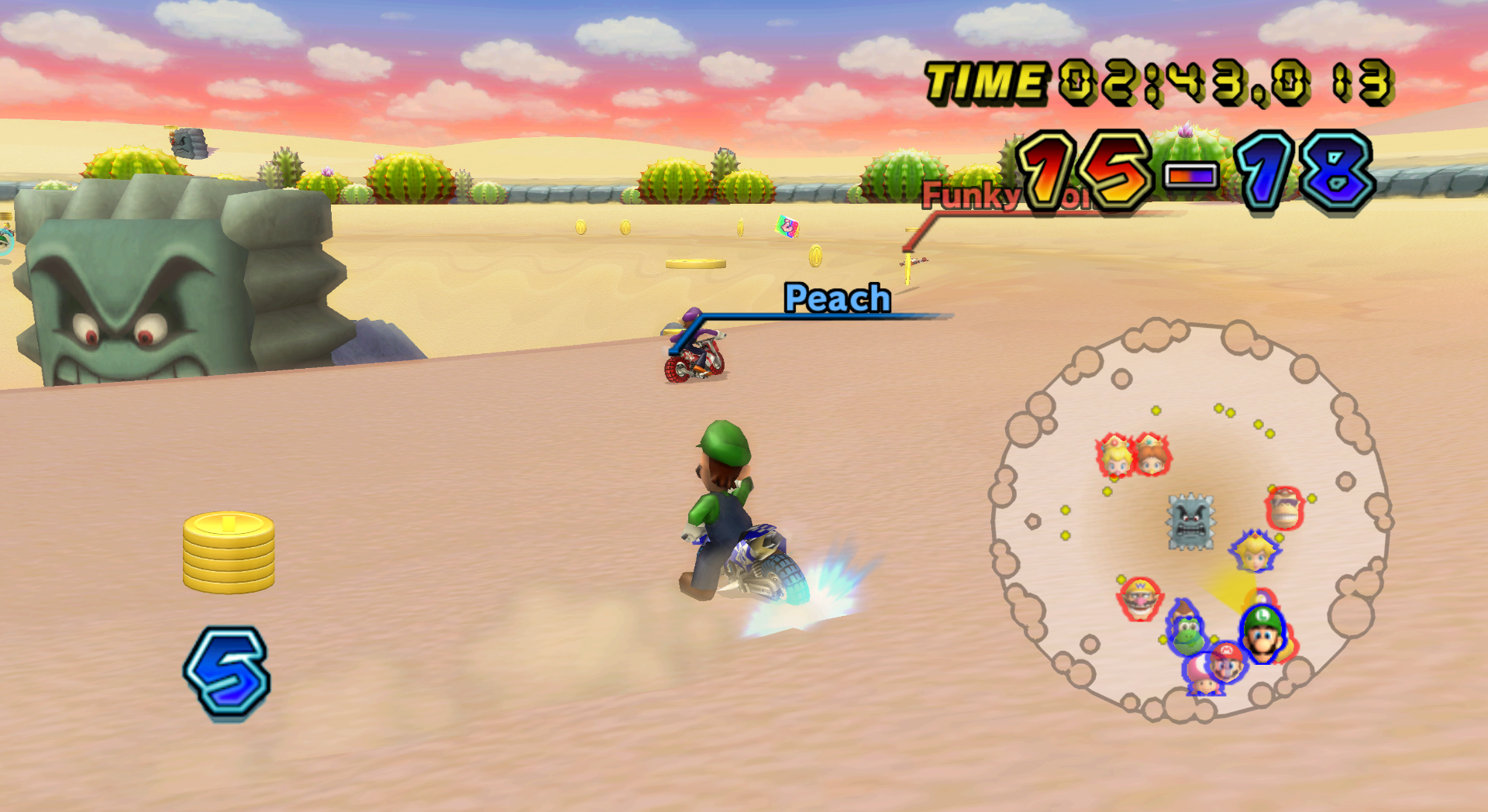Select Luigi's head marker on the minimap
Viewport: 1488px width, 812px height.
tap(1263, 632)
